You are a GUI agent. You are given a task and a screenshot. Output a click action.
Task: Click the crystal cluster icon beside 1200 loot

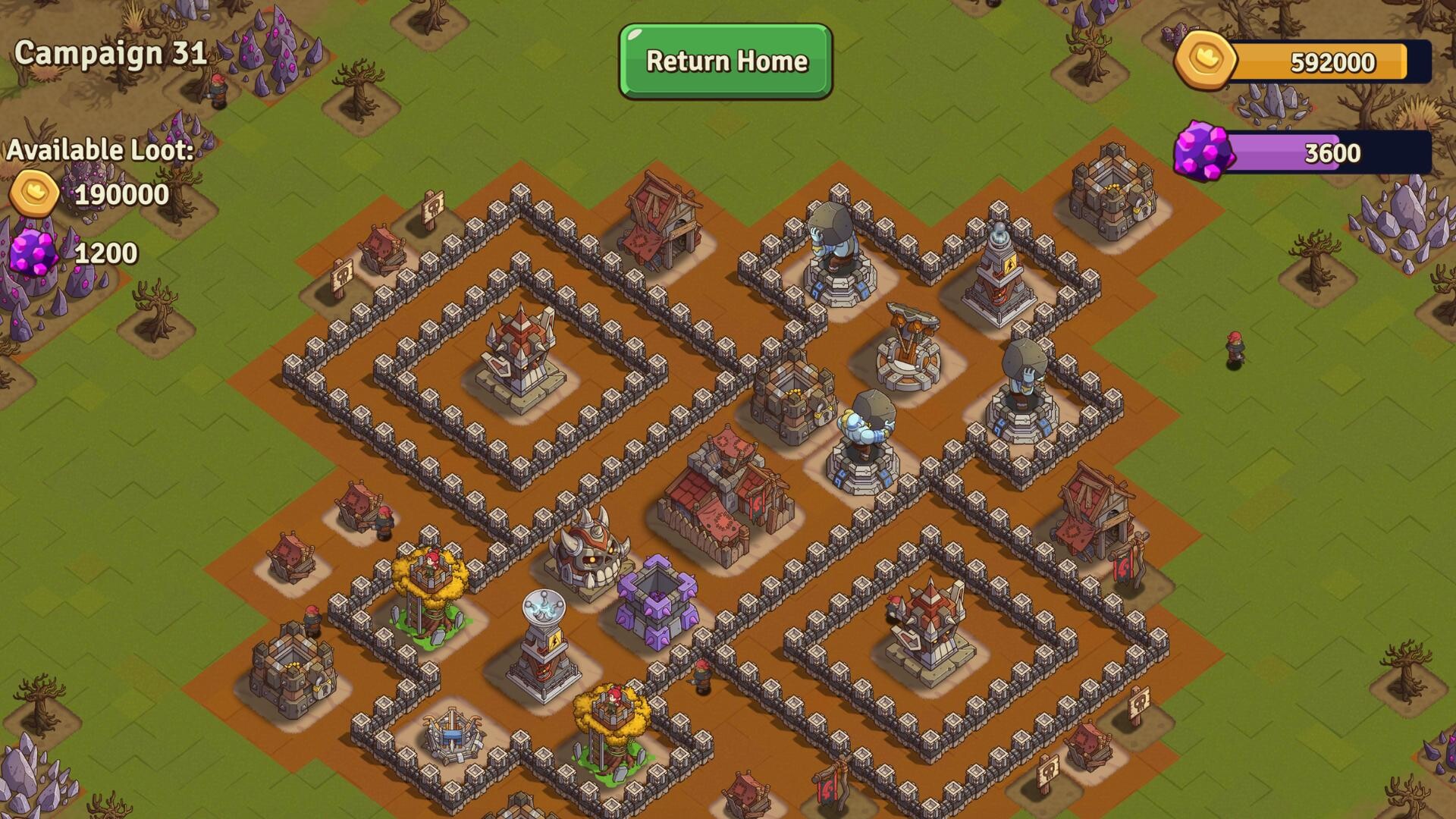33,249
